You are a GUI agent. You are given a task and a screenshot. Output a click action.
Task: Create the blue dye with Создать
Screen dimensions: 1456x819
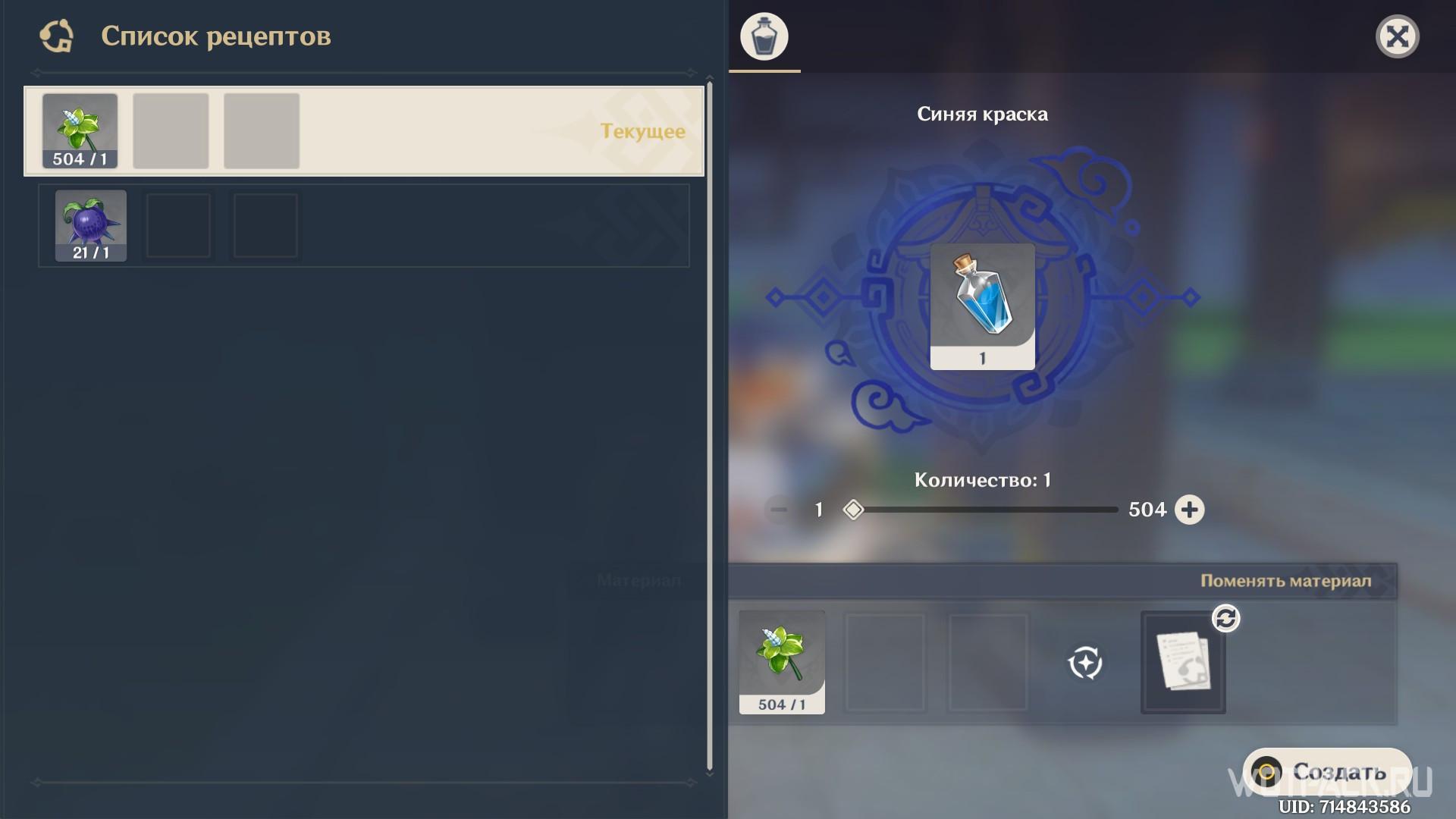(1327, 772)
